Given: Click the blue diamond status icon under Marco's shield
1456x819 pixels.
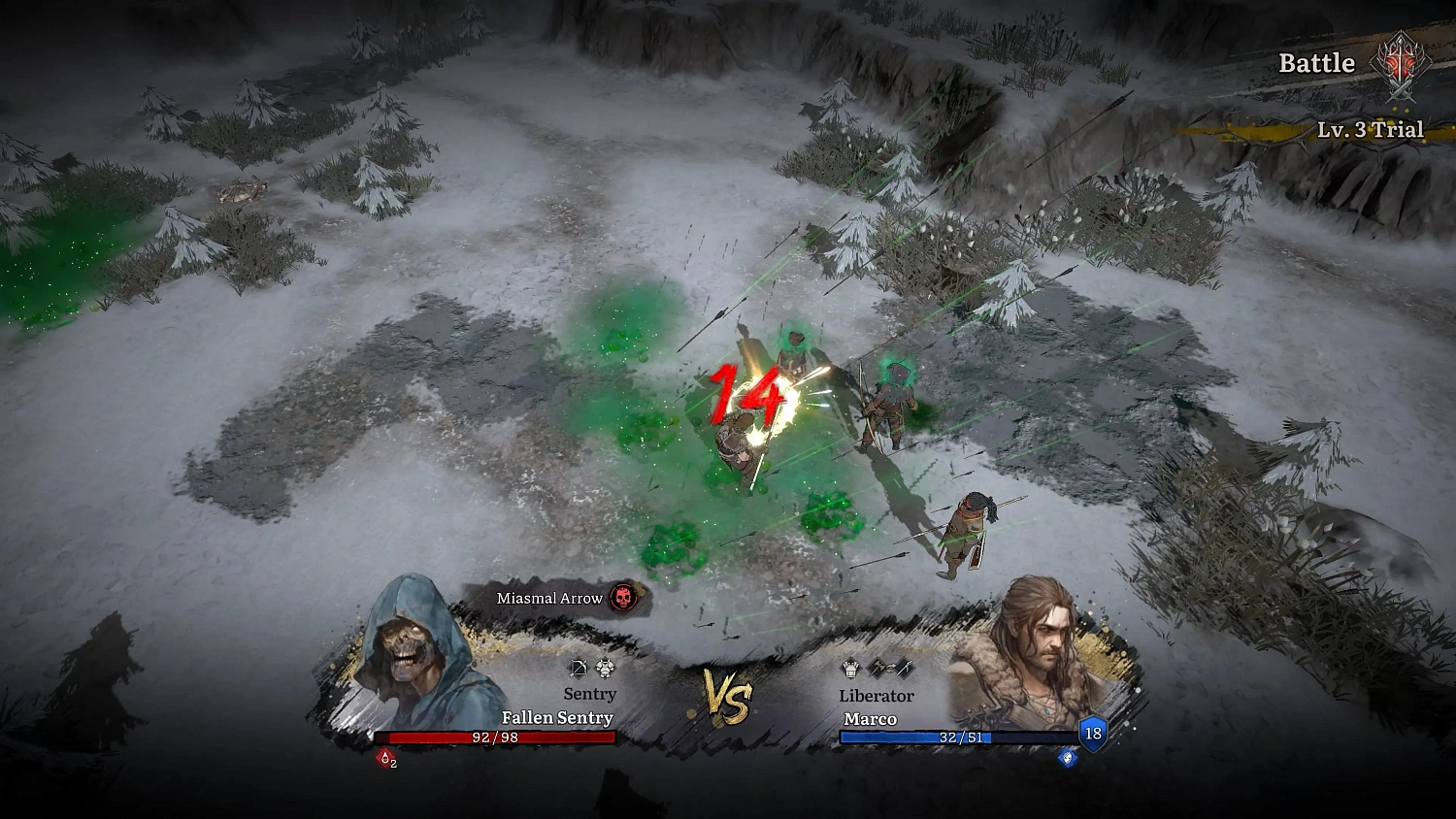Looking at the screenshot, I should [x=1067, y=758].
